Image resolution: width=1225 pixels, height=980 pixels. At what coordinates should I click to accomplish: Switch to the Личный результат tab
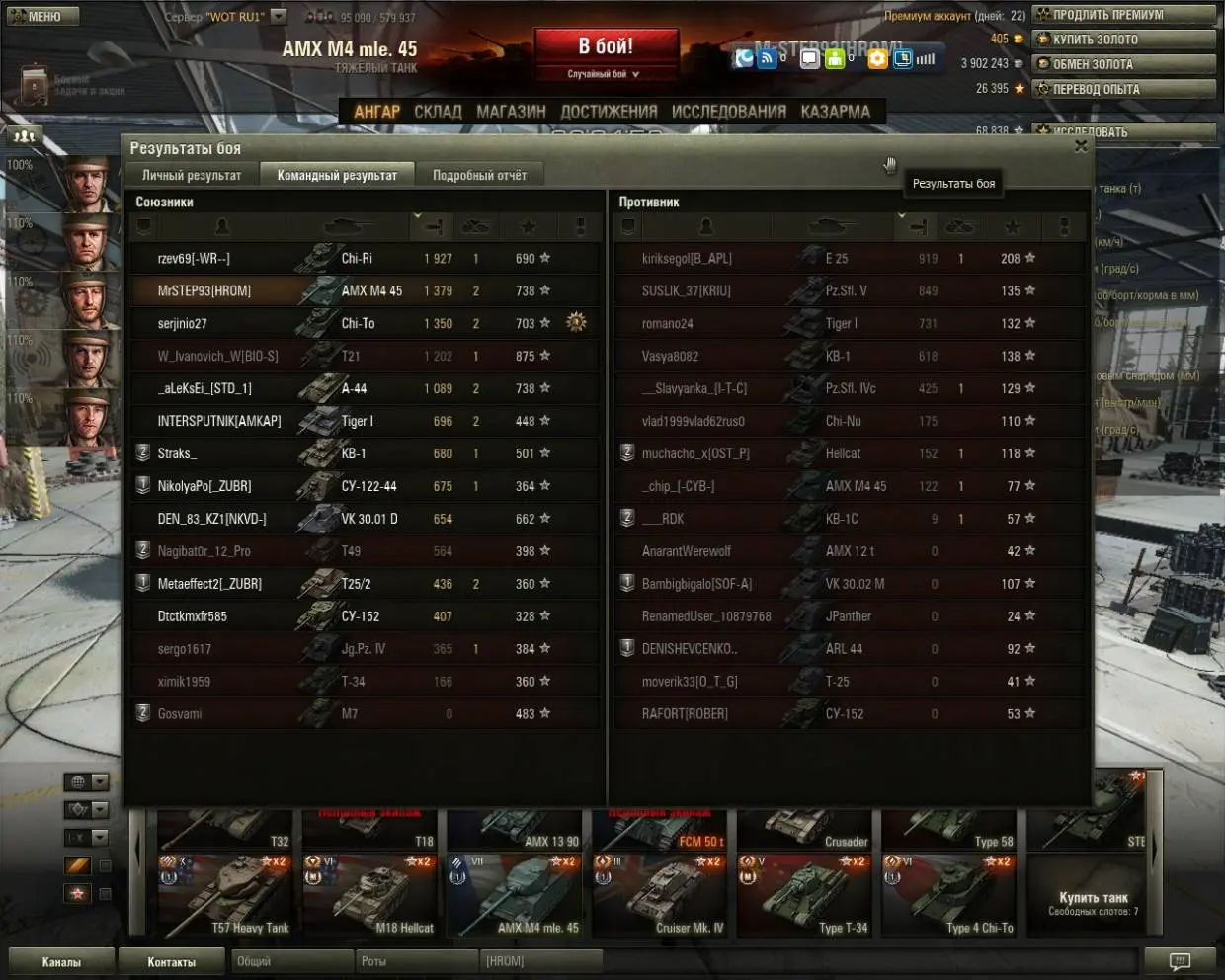click(192, 175)
